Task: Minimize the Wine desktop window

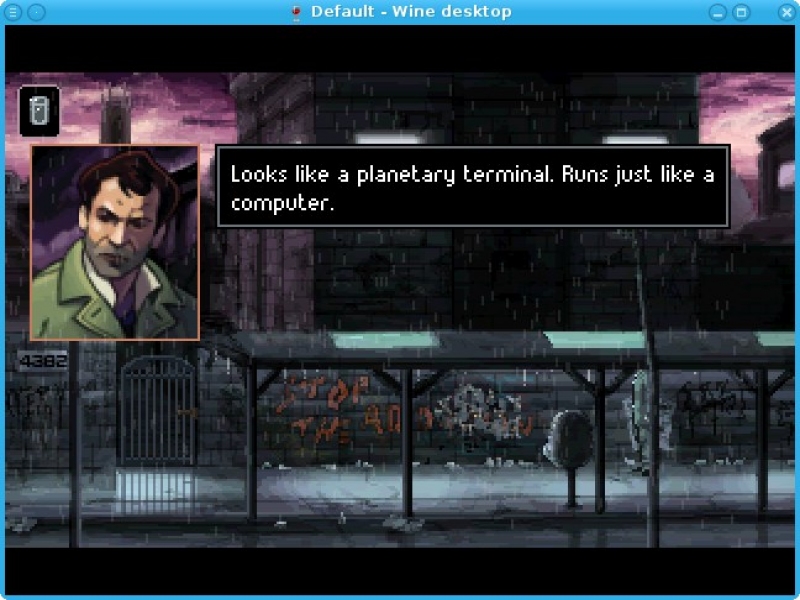Action: 718,12
